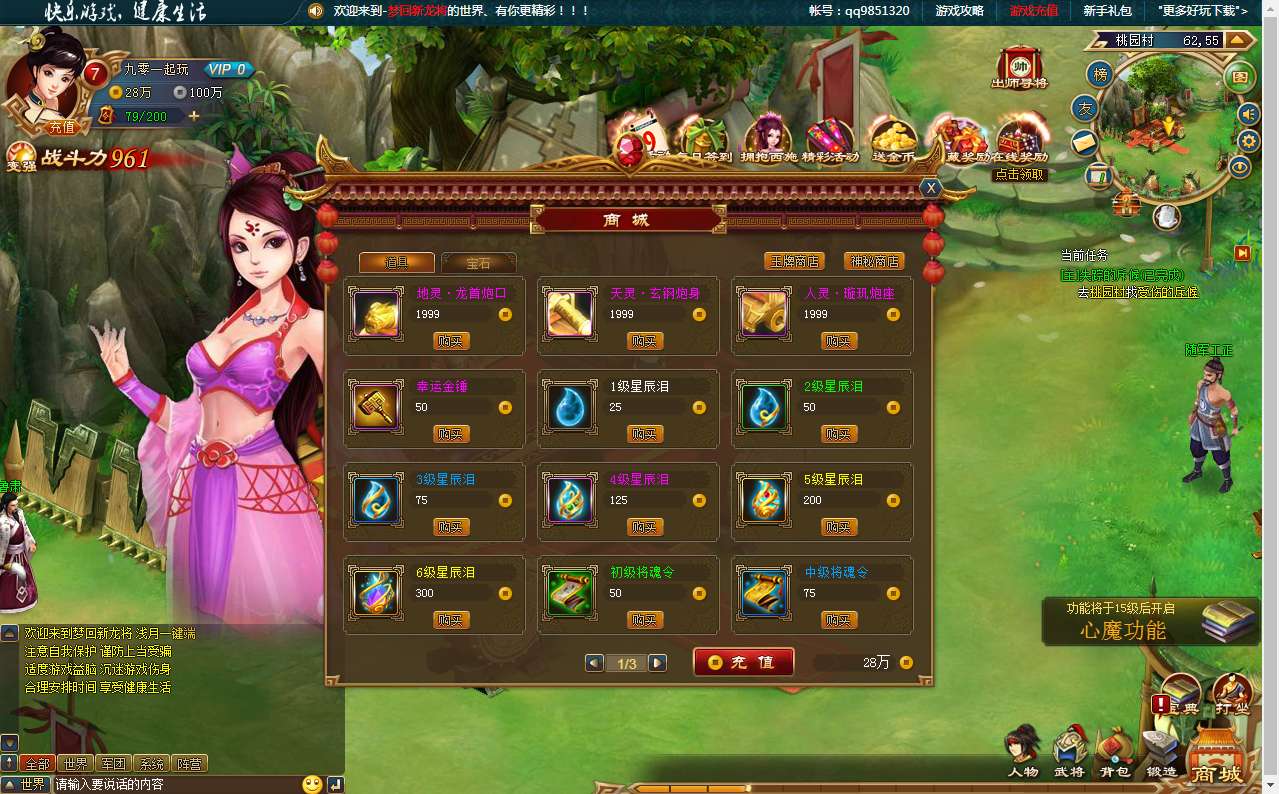The width and height of the screenshot is (1279, 794).
Task: Claim the 在线奖励 online reward
Action: pos(1019,140)
